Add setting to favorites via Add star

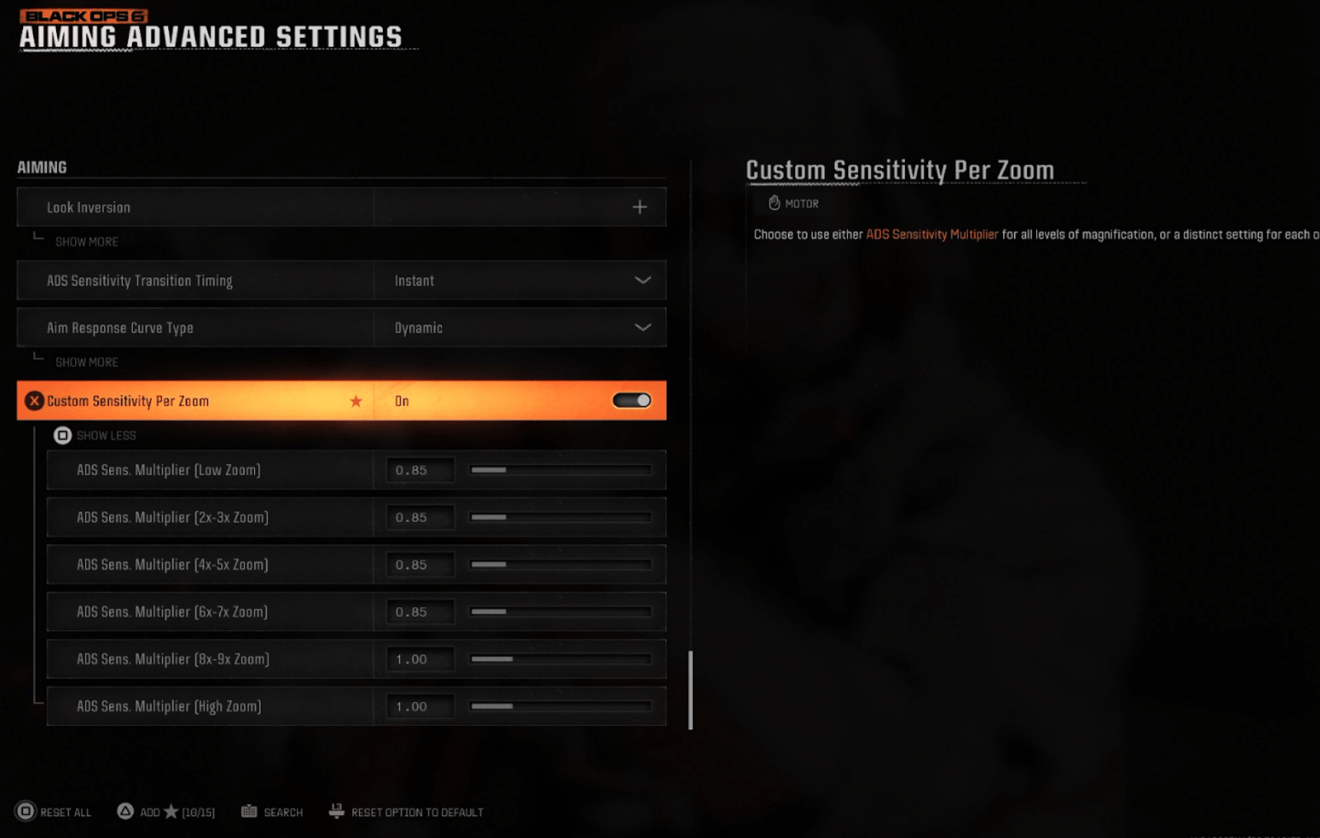pos(166,812)
